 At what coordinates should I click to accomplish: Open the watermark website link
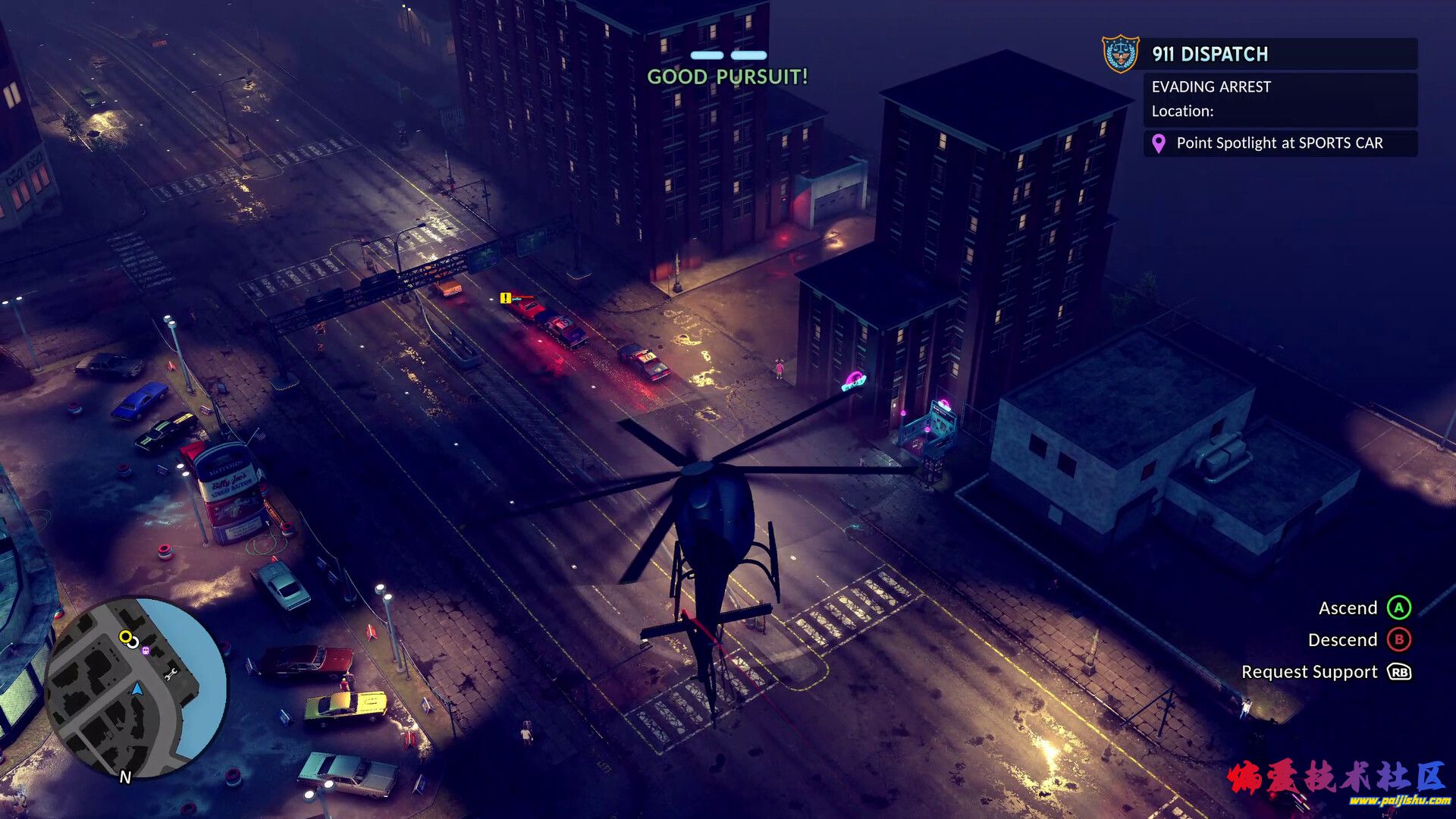(1399, 801)
